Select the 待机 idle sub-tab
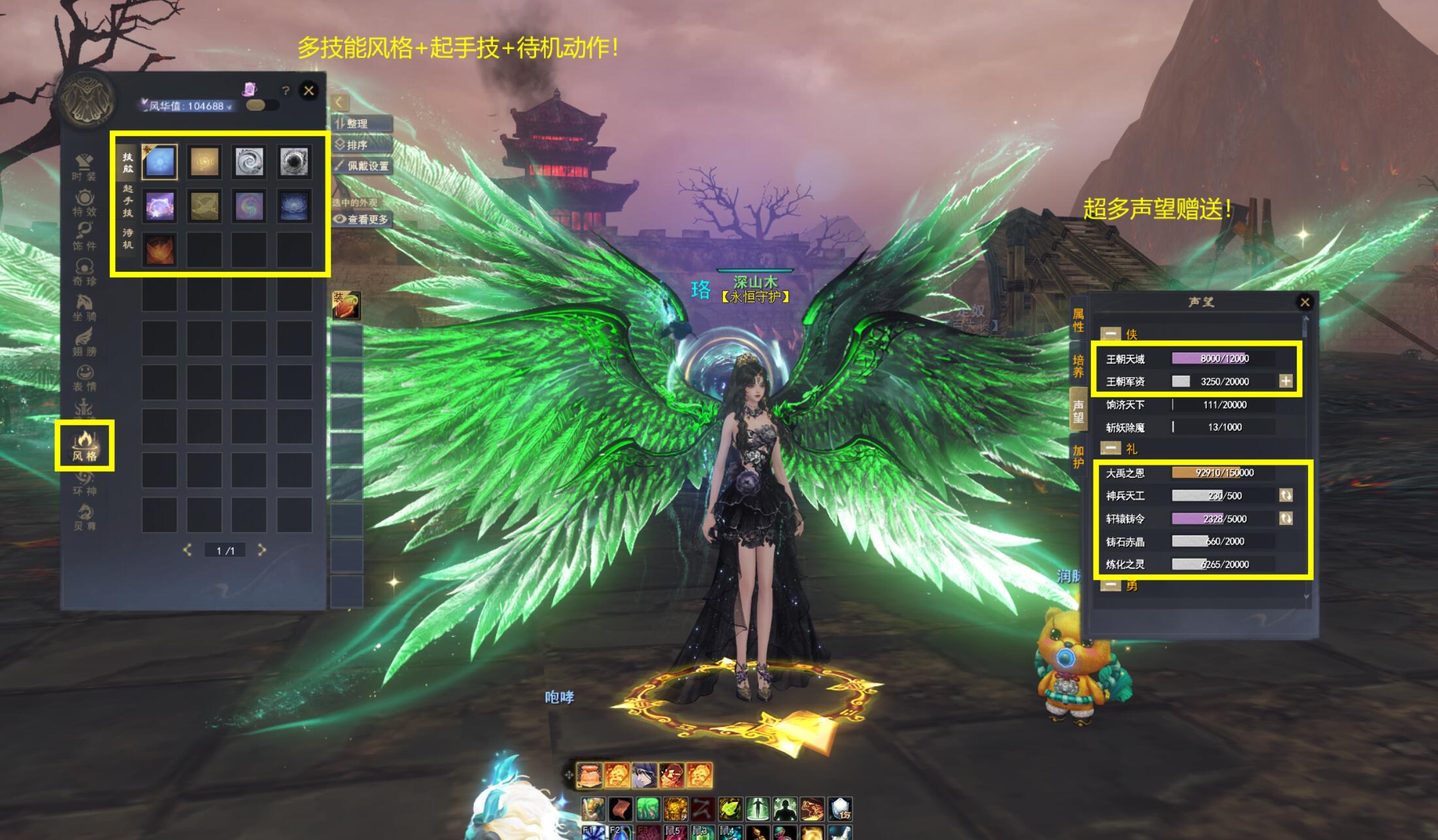1438x840 pixels. 128,239
